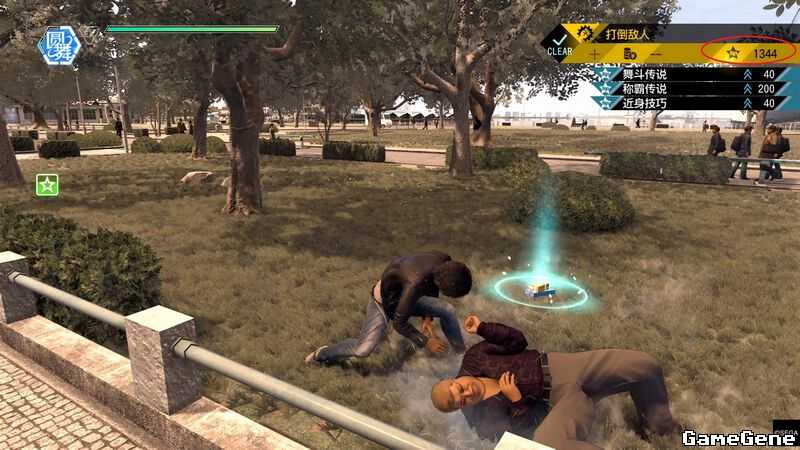Click the coin stack icon in the yellow bar

click(629, 53)
